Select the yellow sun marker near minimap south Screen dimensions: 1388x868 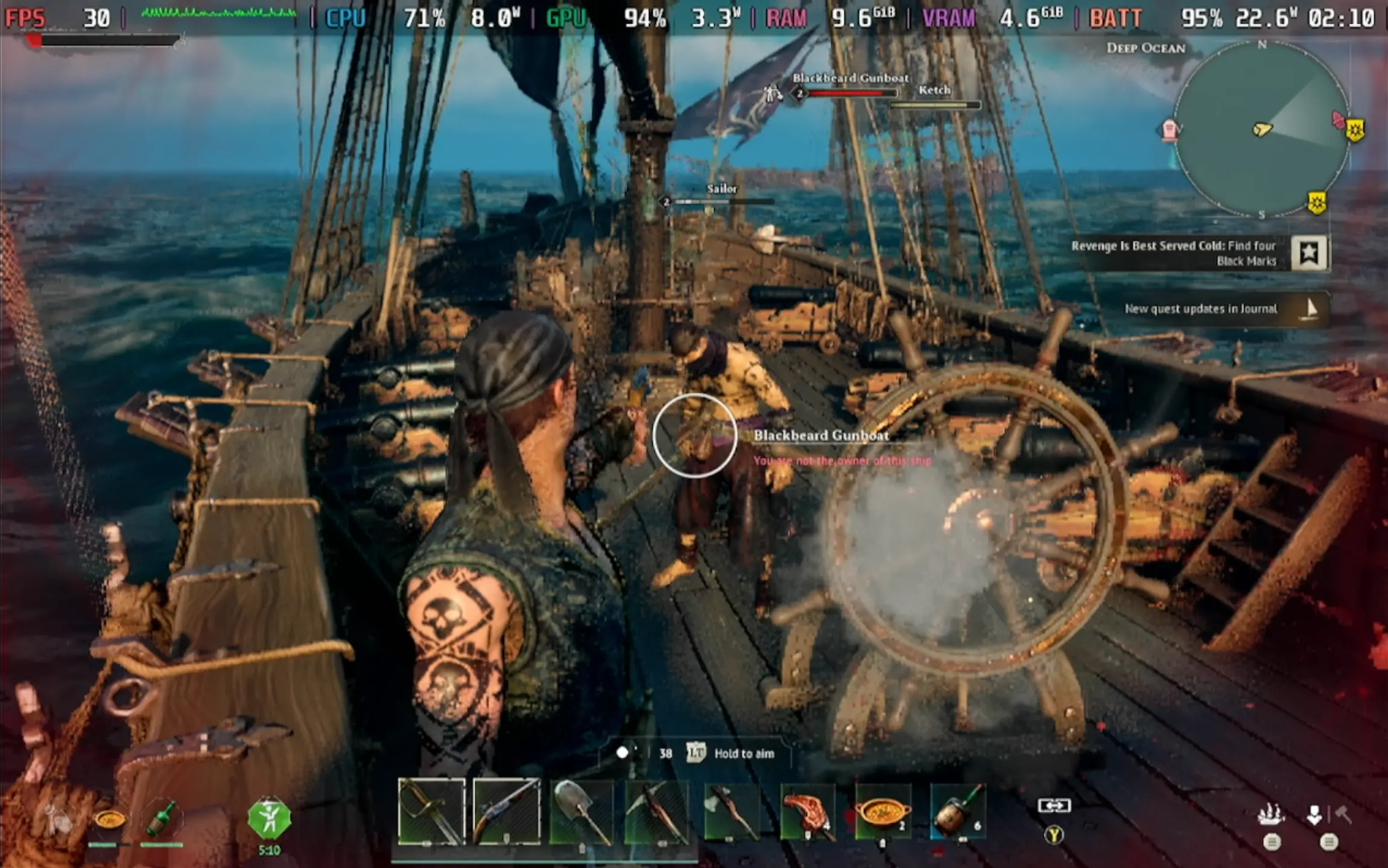tap(1317, 202)
